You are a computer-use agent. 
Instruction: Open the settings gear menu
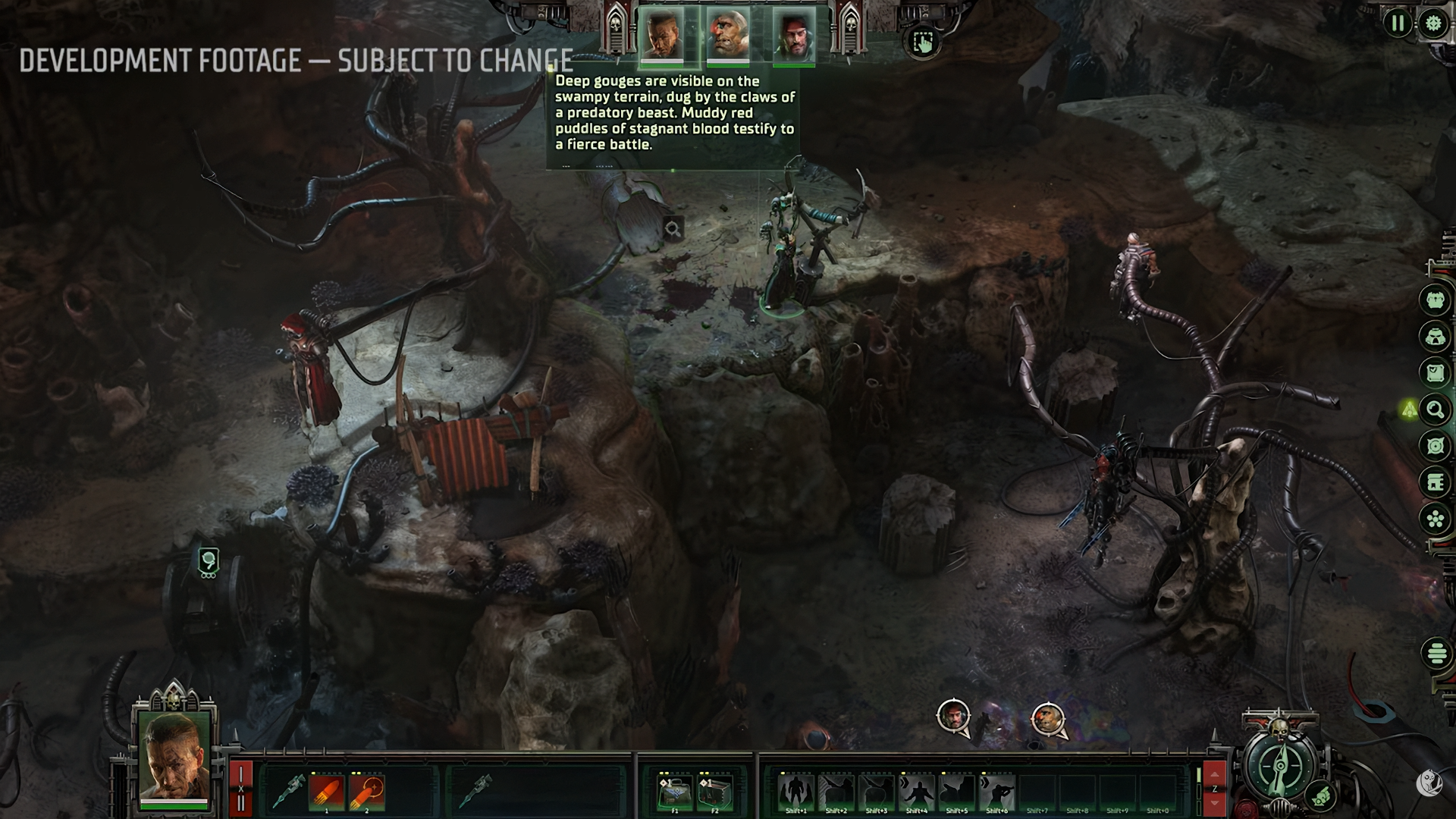pyautogui.click(x=1432, y=24)
